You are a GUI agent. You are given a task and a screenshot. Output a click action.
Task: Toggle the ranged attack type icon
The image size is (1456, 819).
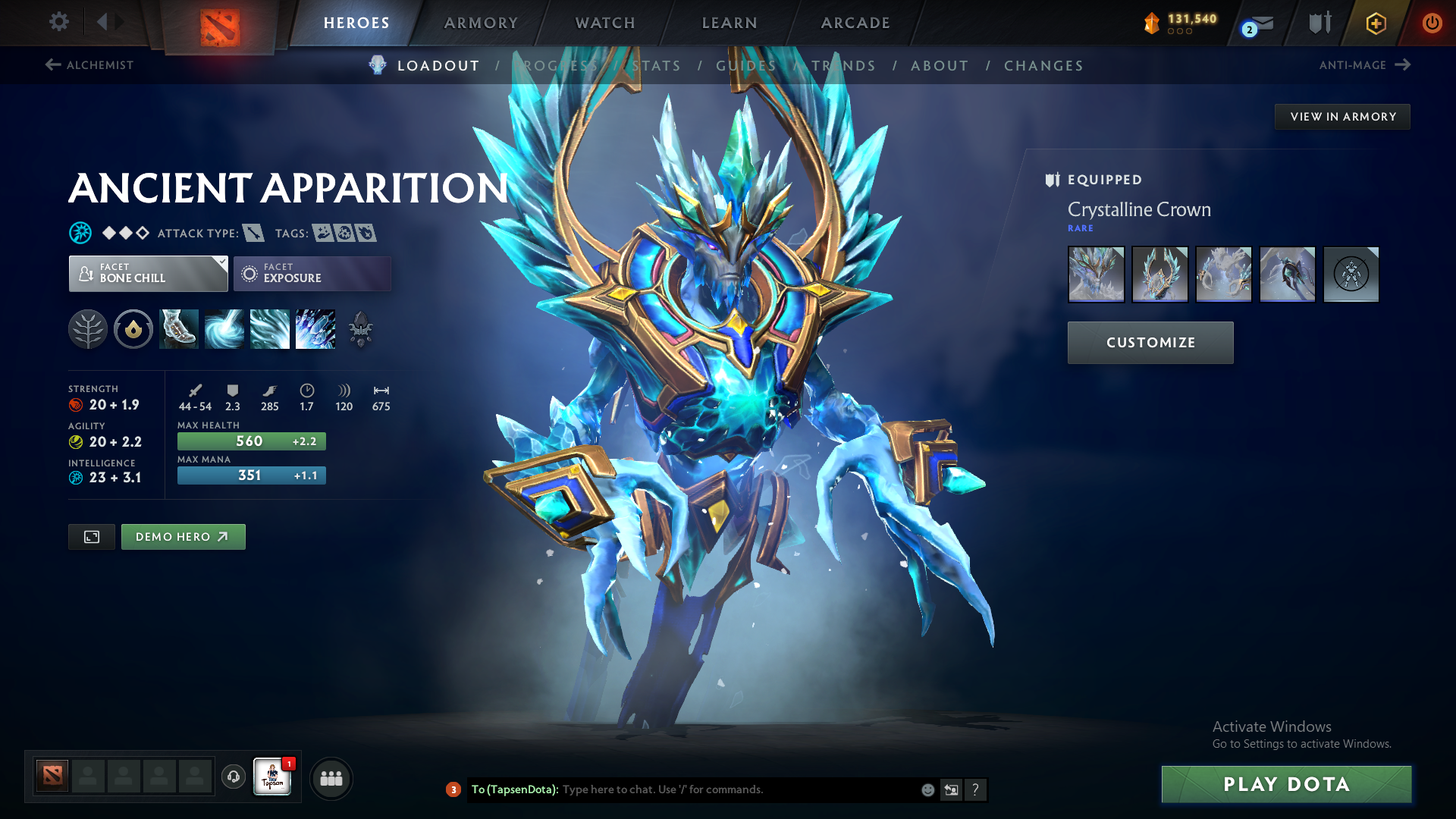pyautogui.click(x=253, y=233)
